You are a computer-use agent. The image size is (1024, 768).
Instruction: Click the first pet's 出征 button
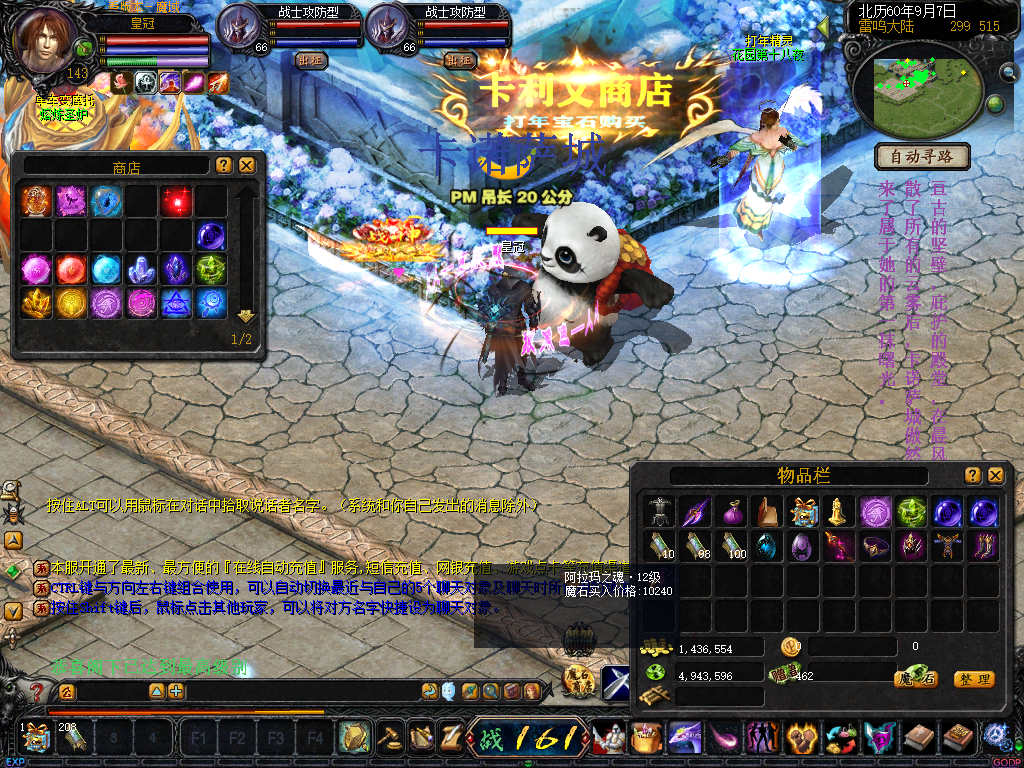point(311,60)
